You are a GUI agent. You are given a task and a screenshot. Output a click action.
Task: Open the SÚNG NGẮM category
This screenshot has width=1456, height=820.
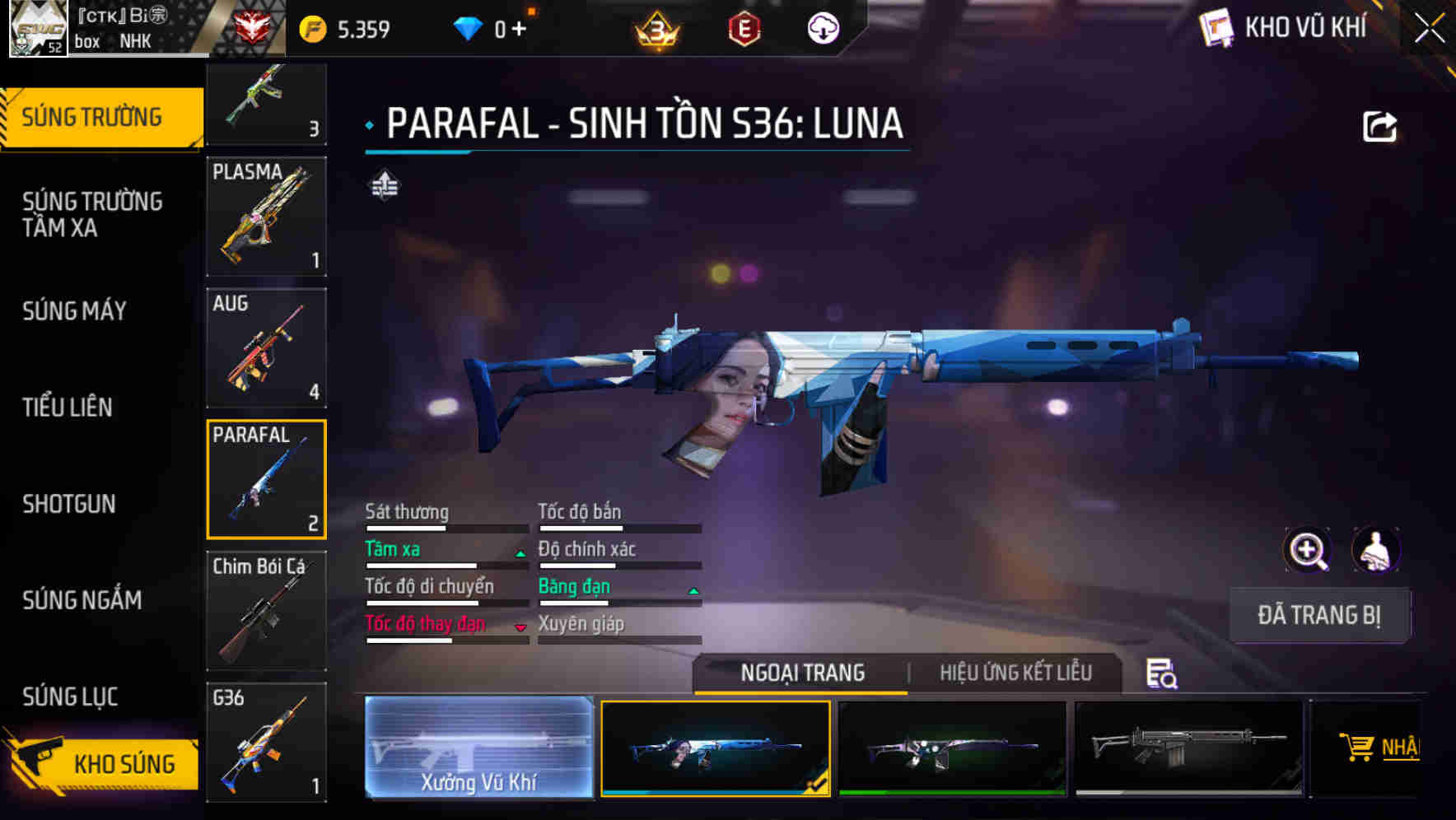[82, 600]
